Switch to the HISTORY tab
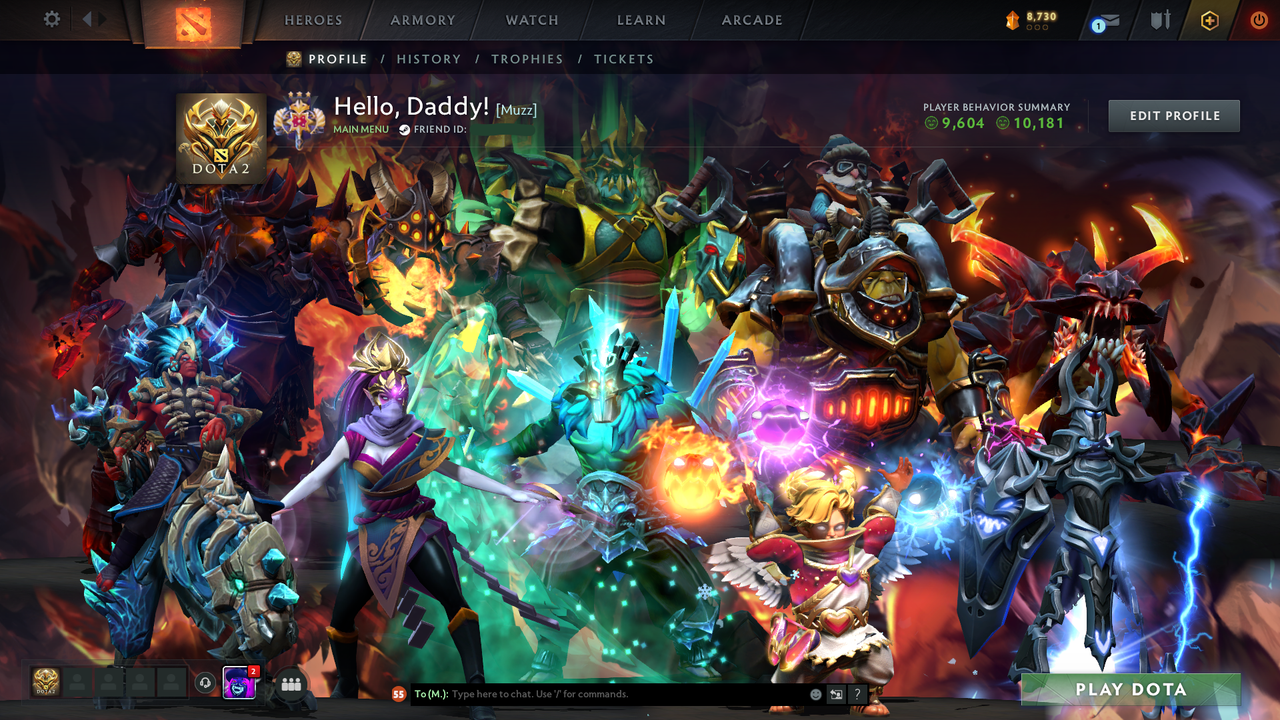 coord(429,59)
